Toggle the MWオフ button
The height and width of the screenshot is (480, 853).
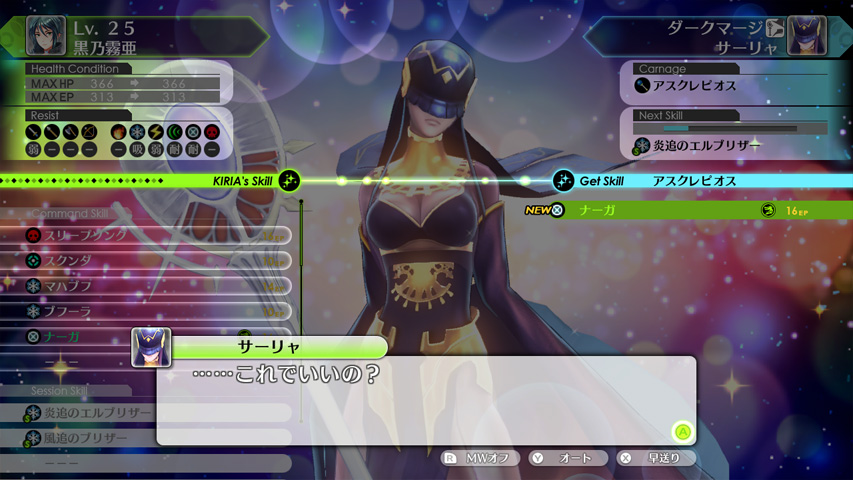coord(480,458)
